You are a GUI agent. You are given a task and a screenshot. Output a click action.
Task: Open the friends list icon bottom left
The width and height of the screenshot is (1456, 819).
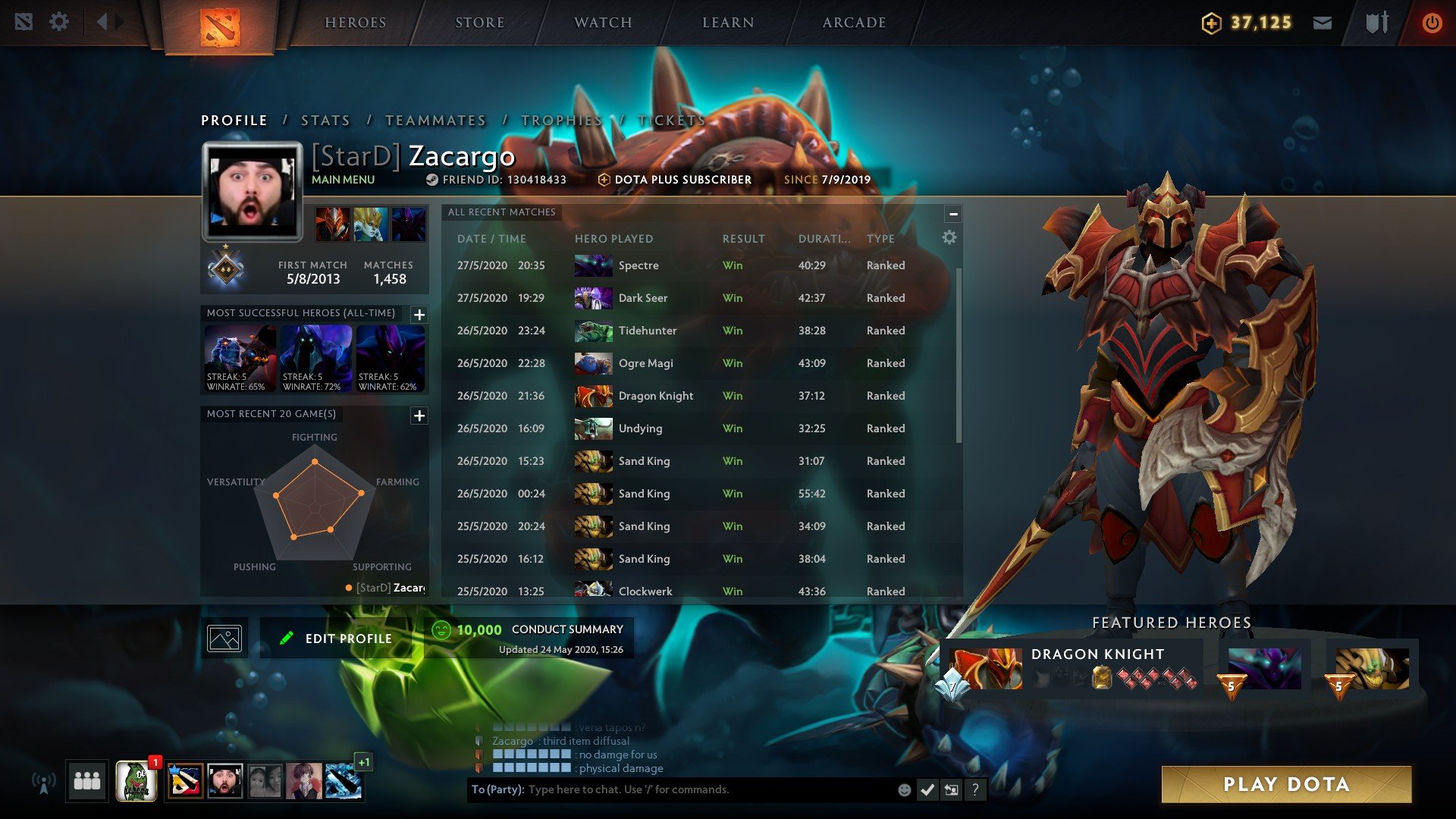click(86, 780)
